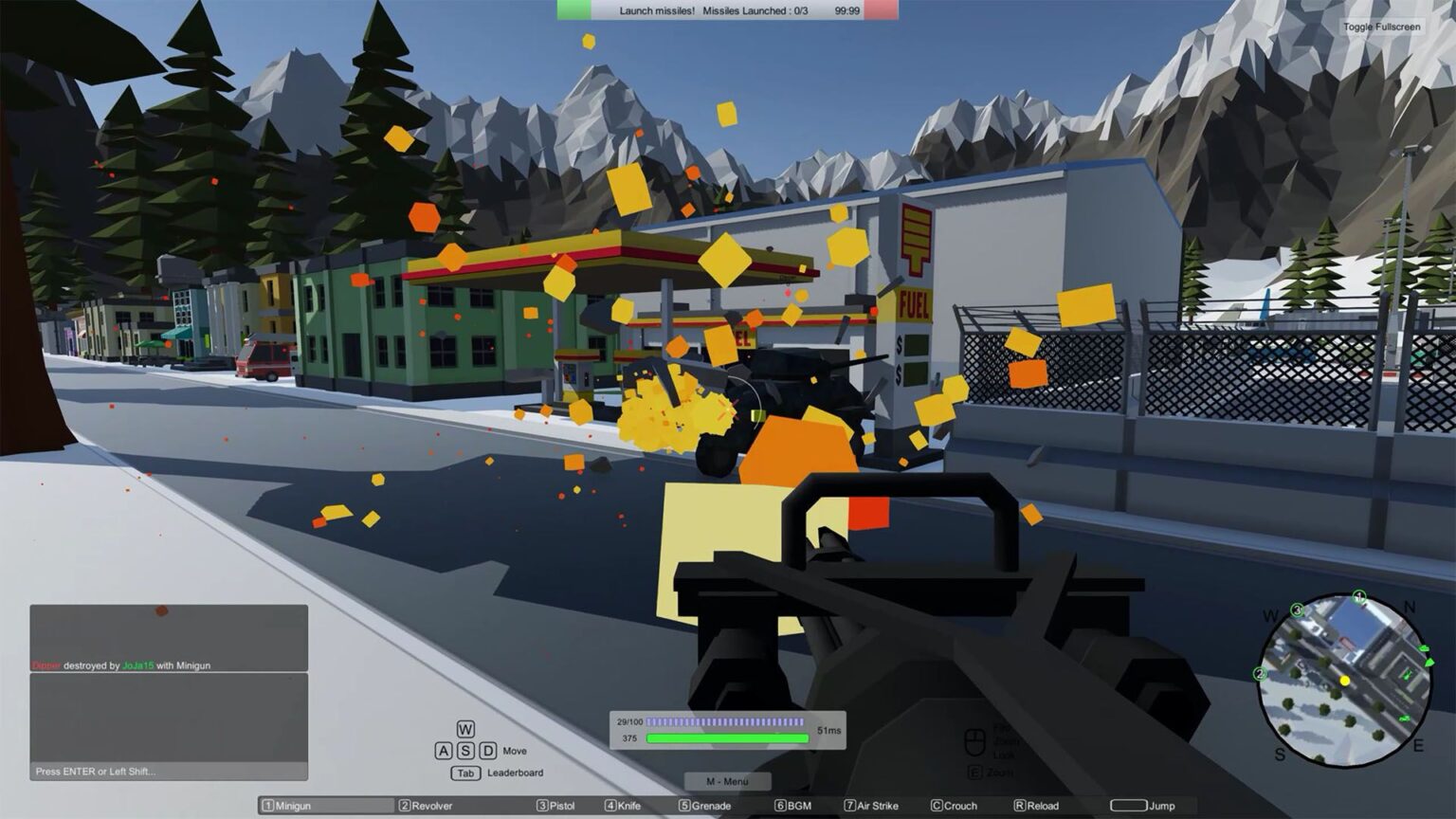This screenshot has height=819, width=1456.
Task: Click the Launch missiles objective banner
Action: click(x=725, y=11)
